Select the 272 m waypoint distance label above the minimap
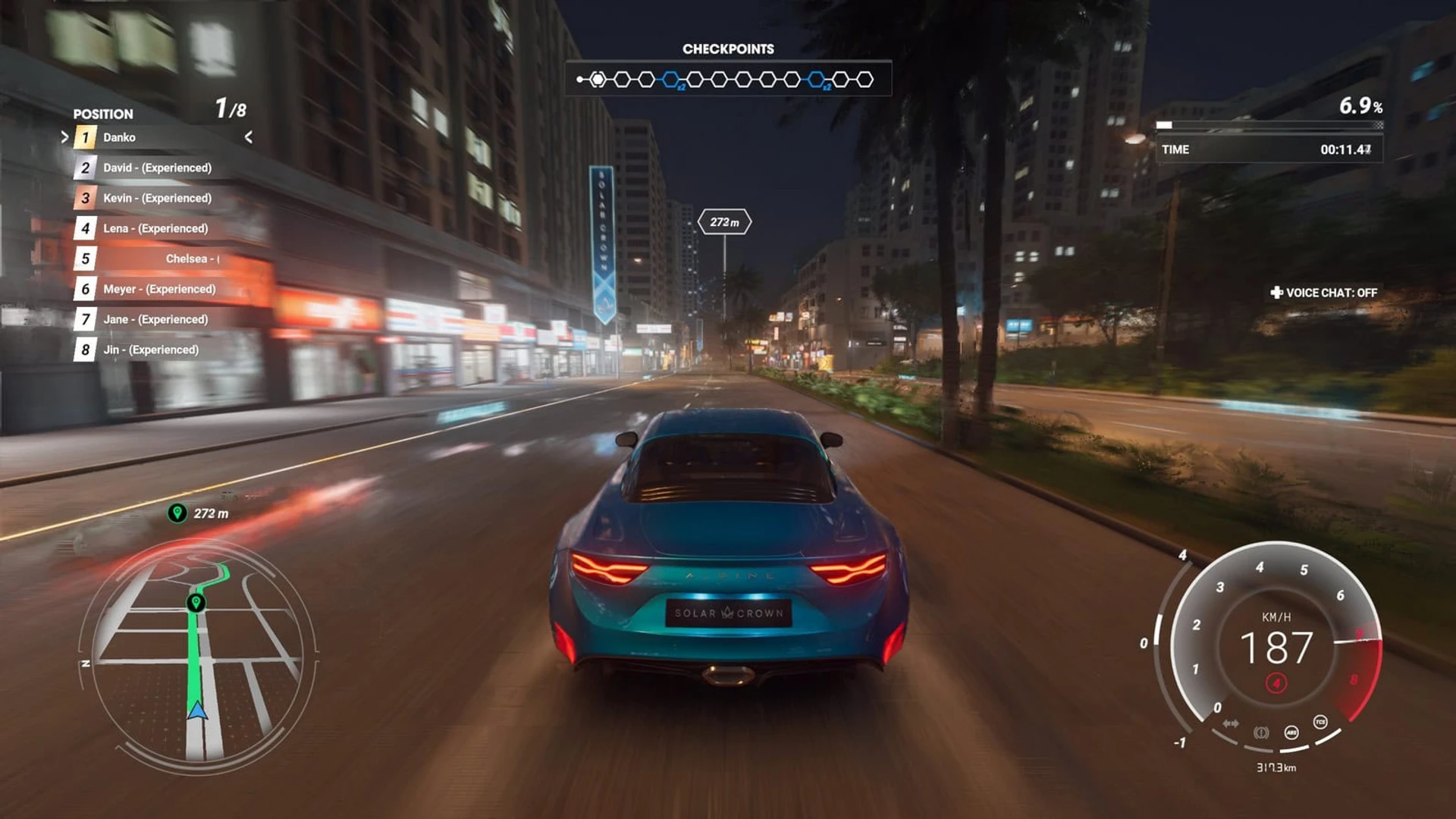The image size is (1456, 819). [x=201, y=513]
